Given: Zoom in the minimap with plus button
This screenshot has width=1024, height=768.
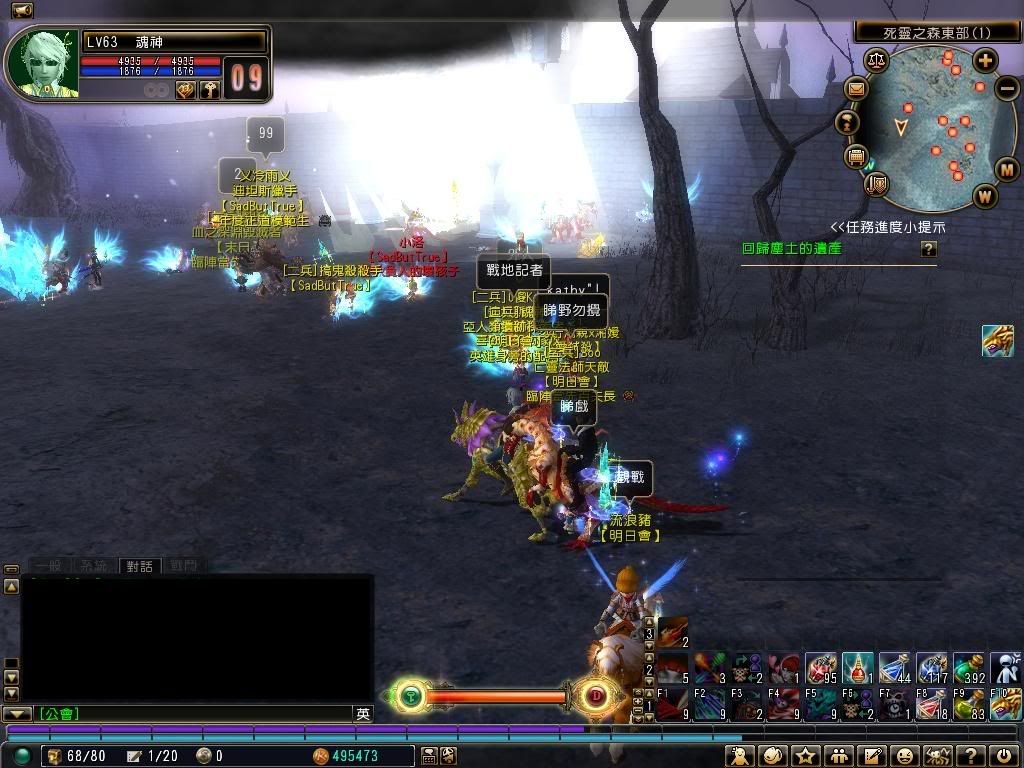Looking at the screenshot, I should coord(985,61).
